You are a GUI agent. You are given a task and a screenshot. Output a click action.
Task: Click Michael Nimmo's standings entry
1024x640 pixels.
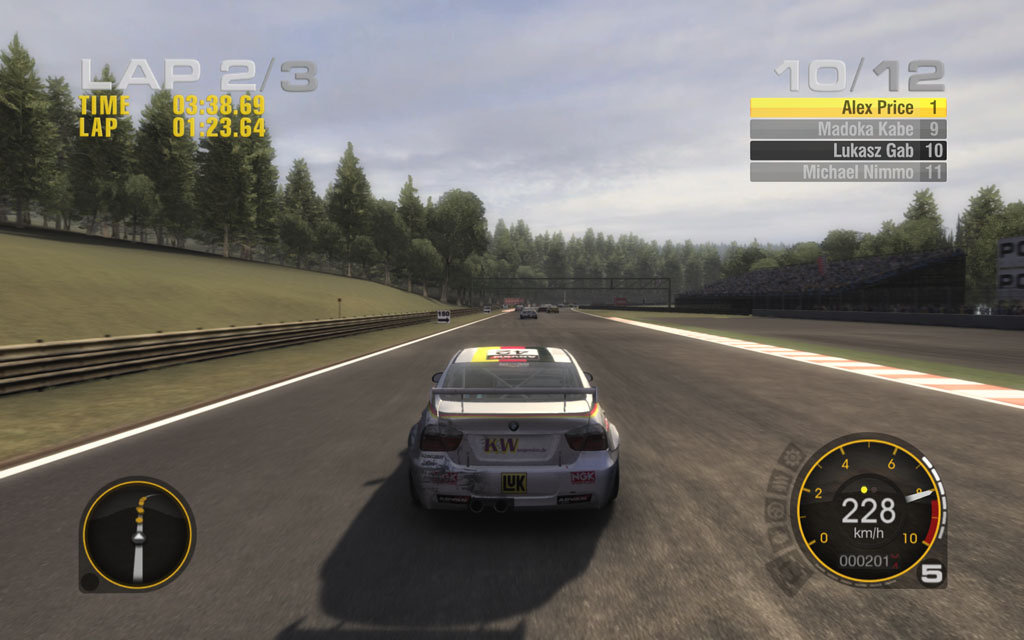point(848,172)
